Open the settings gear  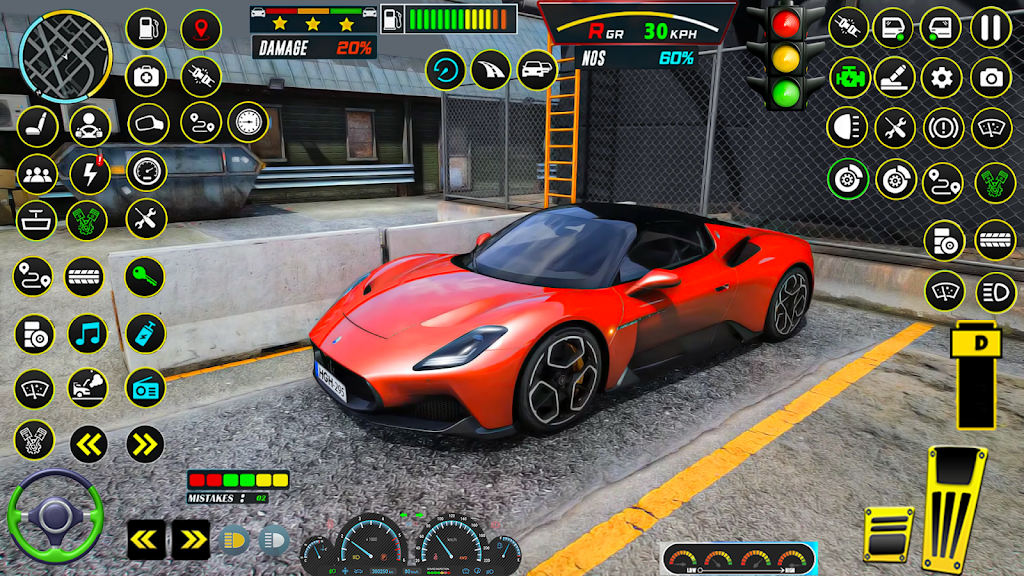[941, 77]
